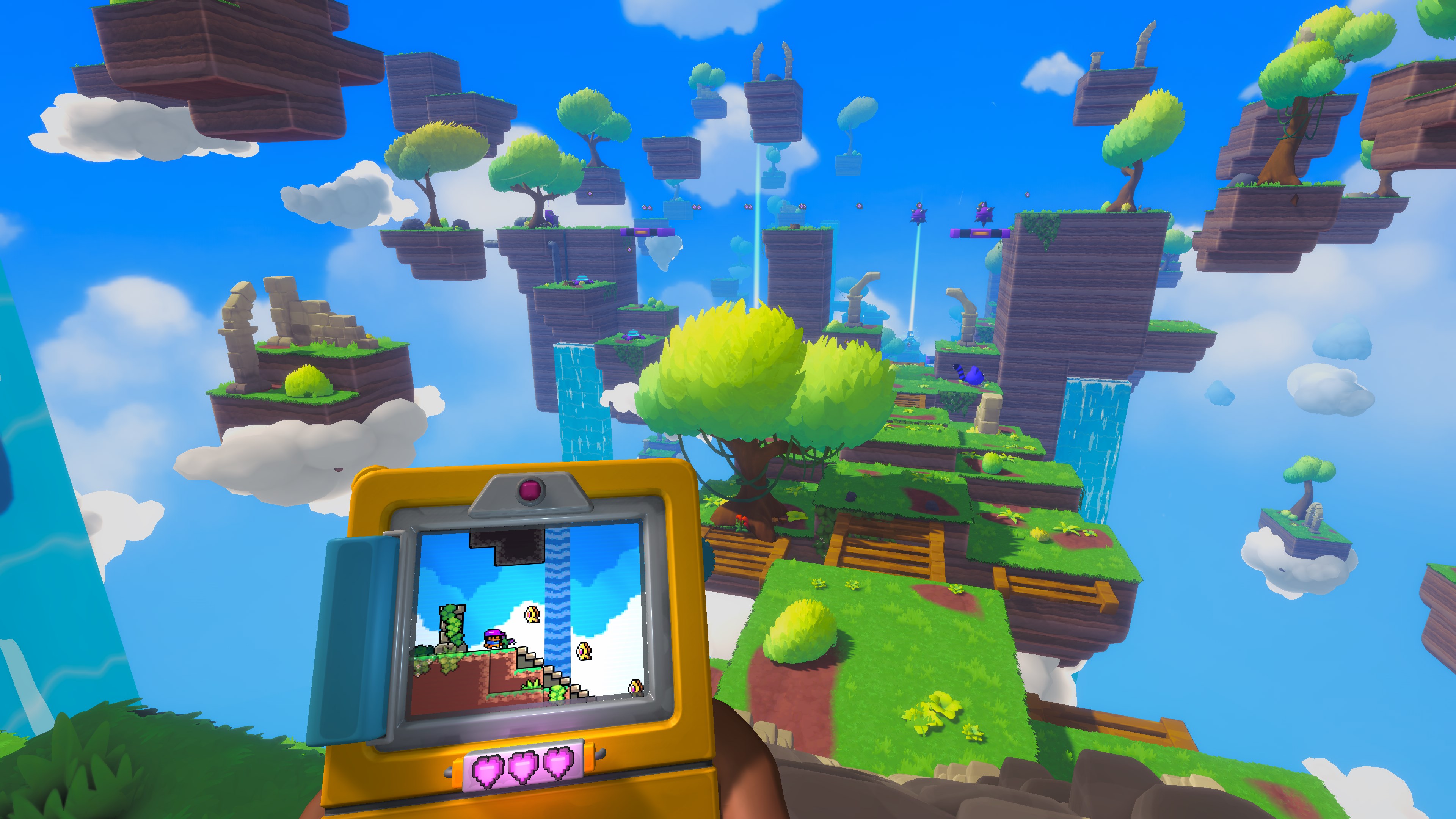Click the purple crystal above the spiked enemy
Image resolution: width=1456 pixels, height=819 pixels.
pyautogui.click(x=919, y=205)
